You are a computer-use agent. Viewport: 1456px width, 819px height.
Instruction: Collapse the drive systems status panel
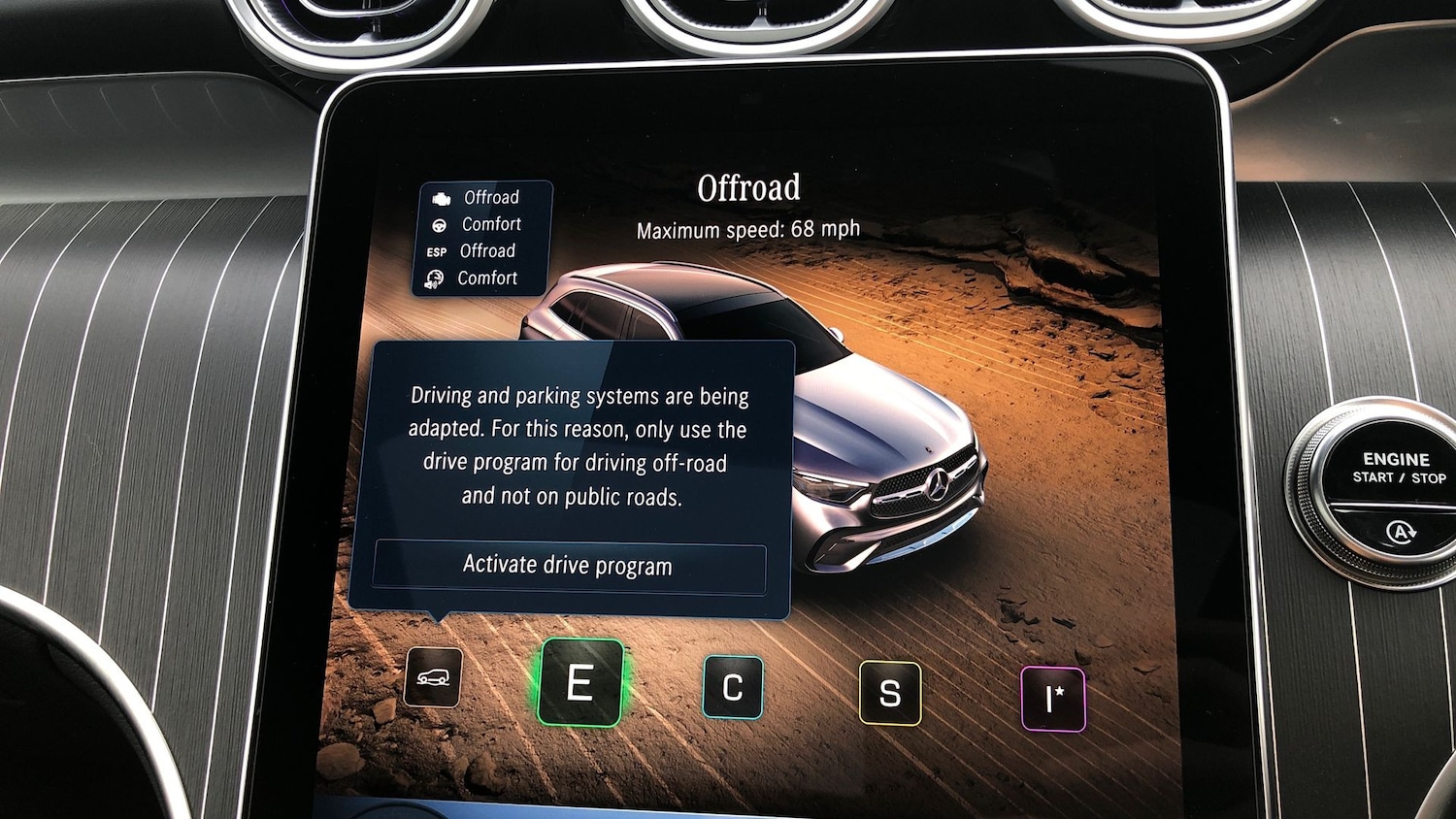pos(483,238)
